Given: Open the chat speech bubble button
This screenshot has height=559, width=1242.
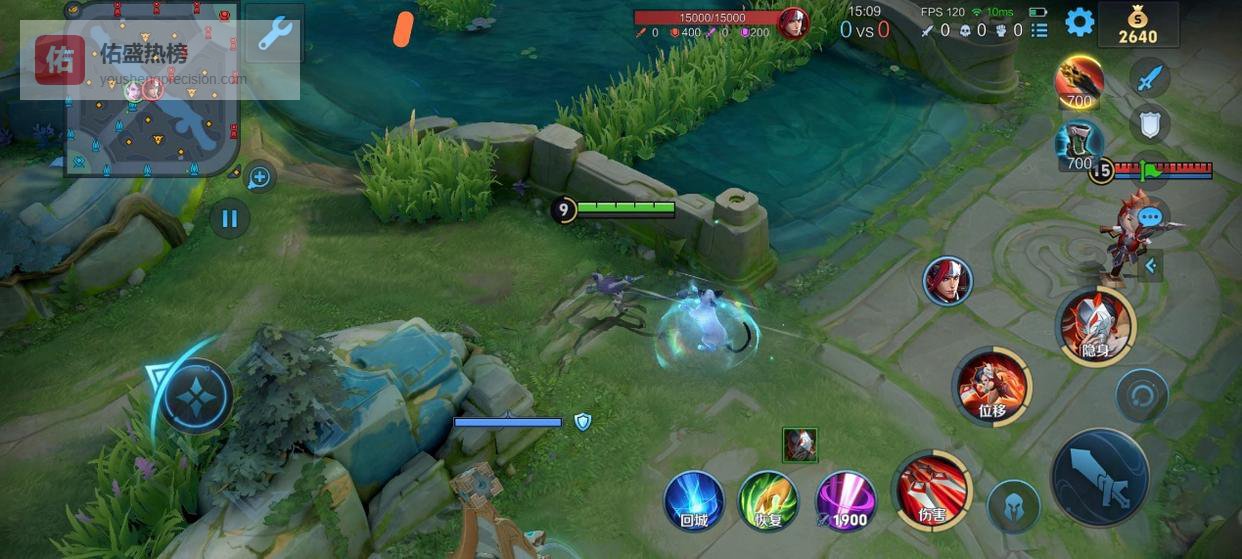Looking at the screenshot, I should (1150, 216).
